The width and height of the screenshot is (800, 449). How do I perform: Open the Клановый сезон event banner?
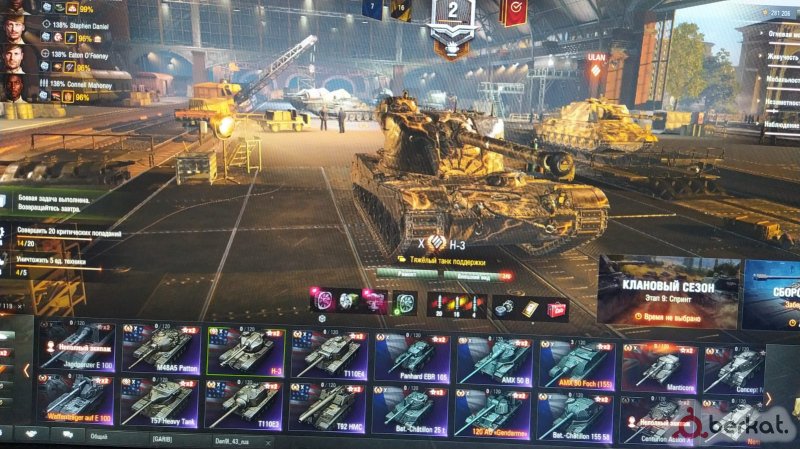[x=669, y=292]
